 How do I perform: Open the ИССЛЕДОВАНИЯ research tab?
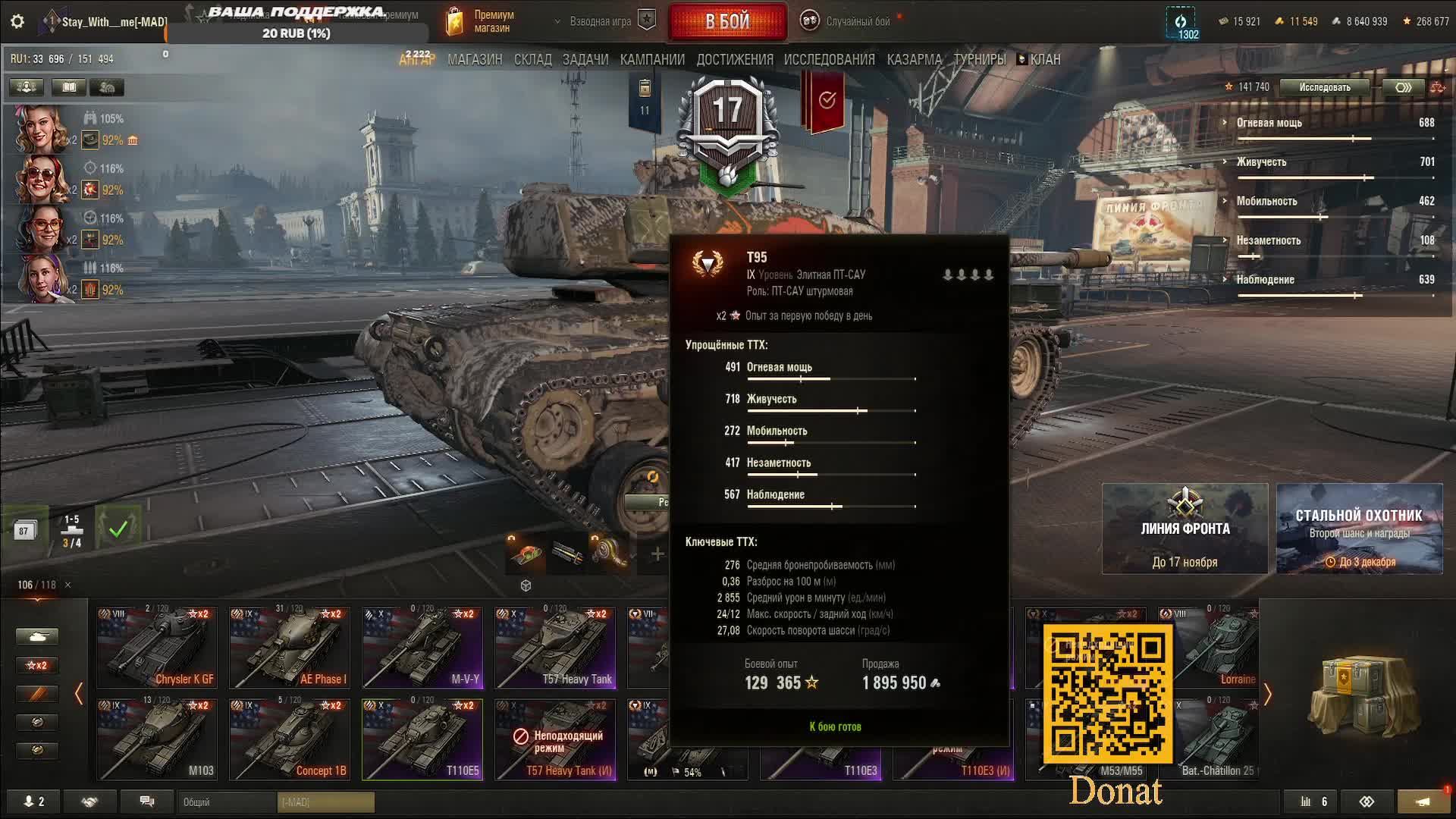click(x=829, y=59)
